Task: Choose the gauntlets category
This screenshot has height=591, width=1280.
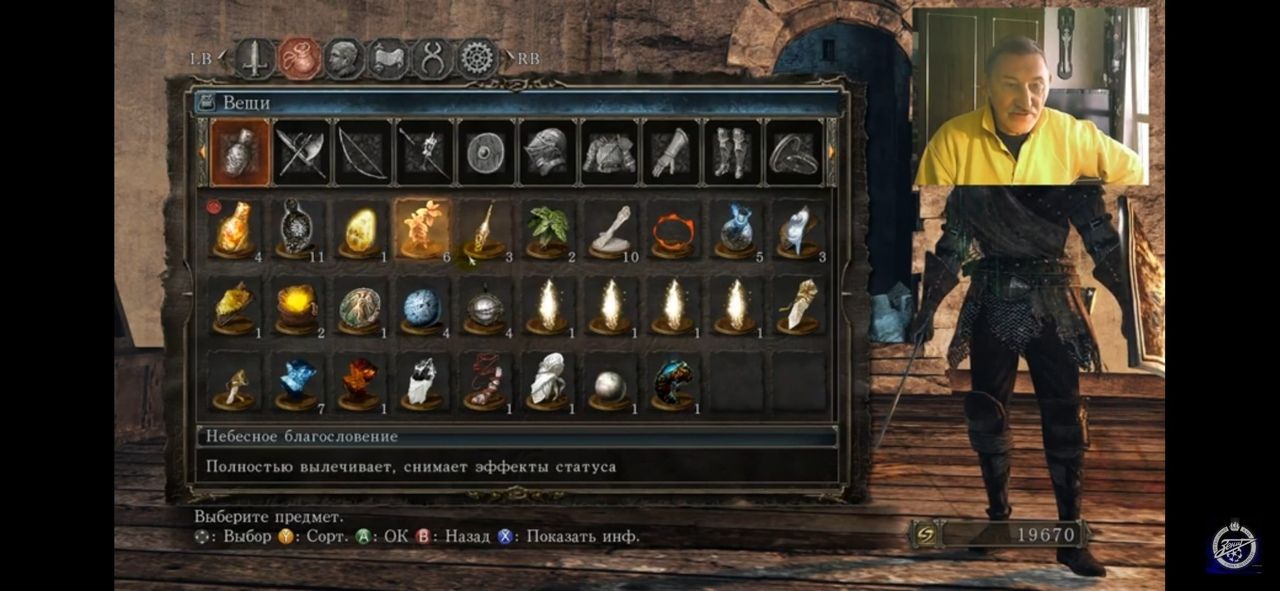Action: 669,153
